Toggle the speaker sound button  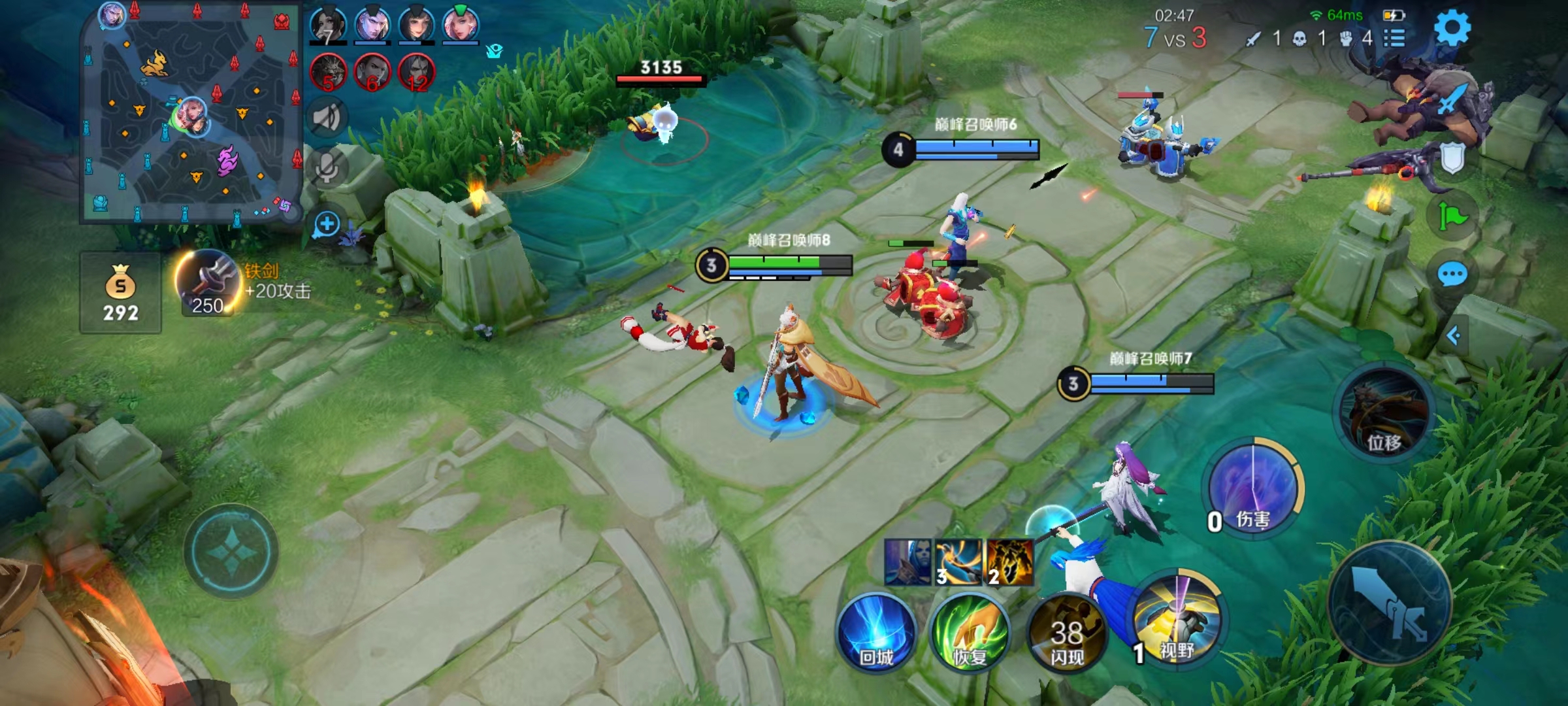[x=326, y=118]
